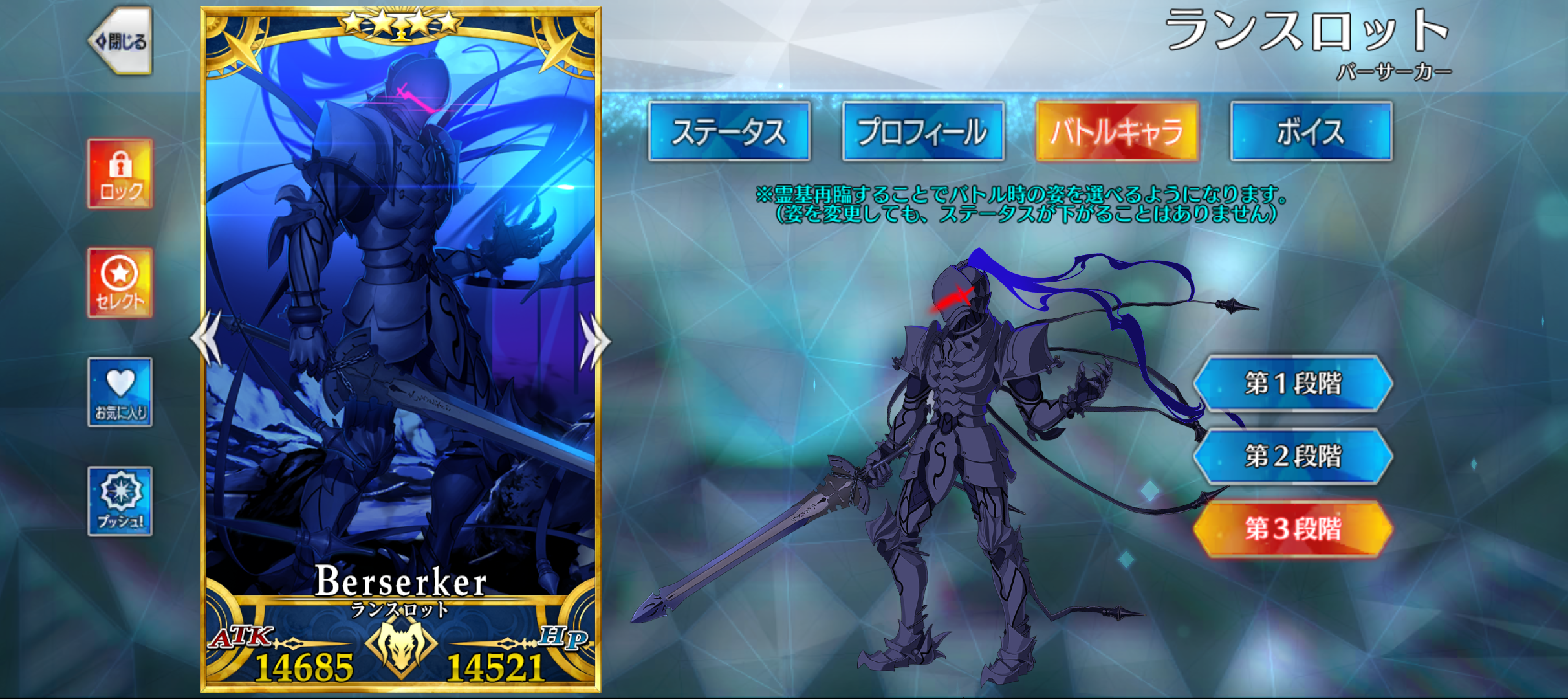Tap the back arrow on the 閉じる button
Screen dimensions: 1568x699
[103, 40]
